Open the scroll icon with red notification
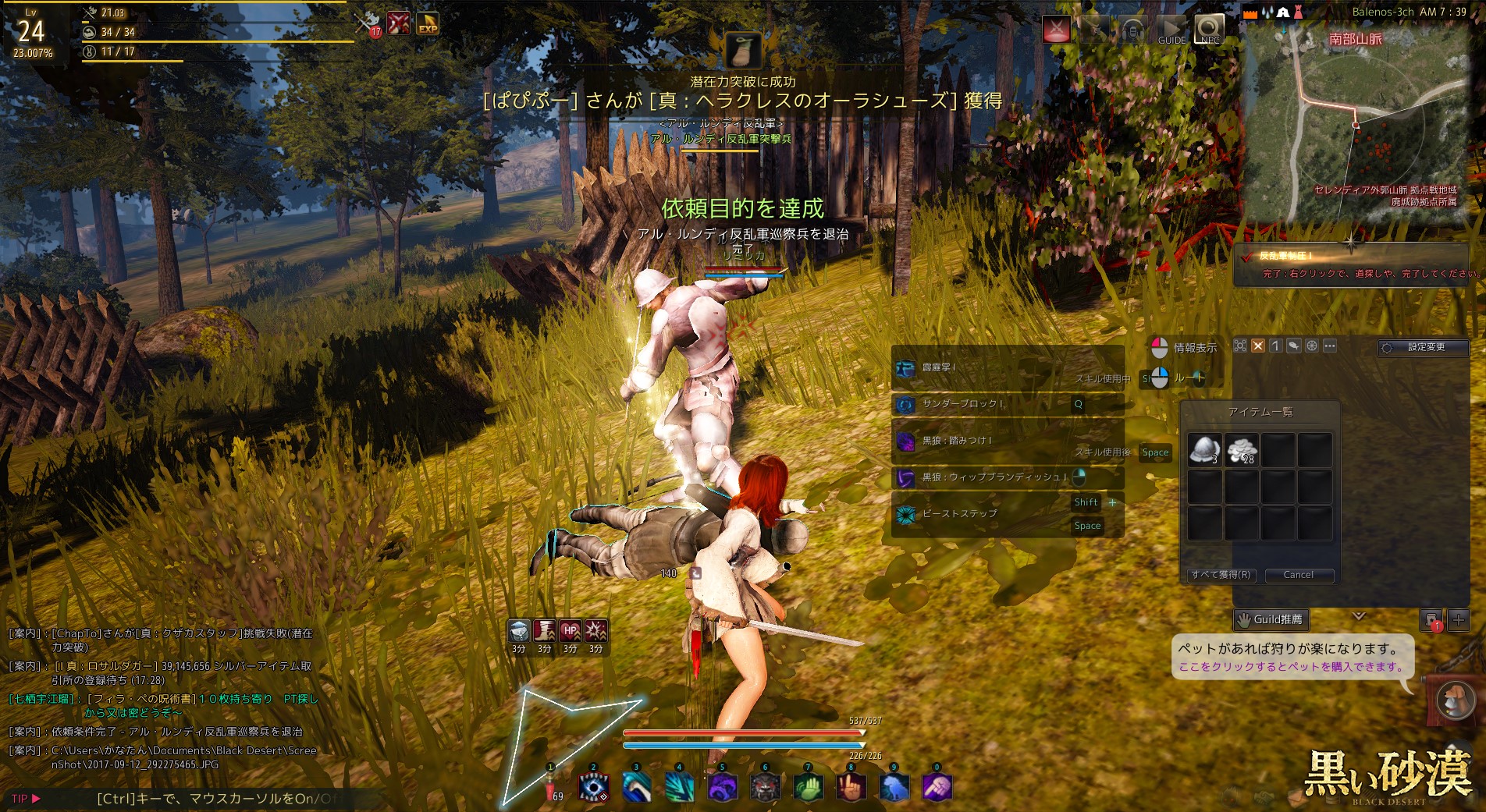 1431,620
